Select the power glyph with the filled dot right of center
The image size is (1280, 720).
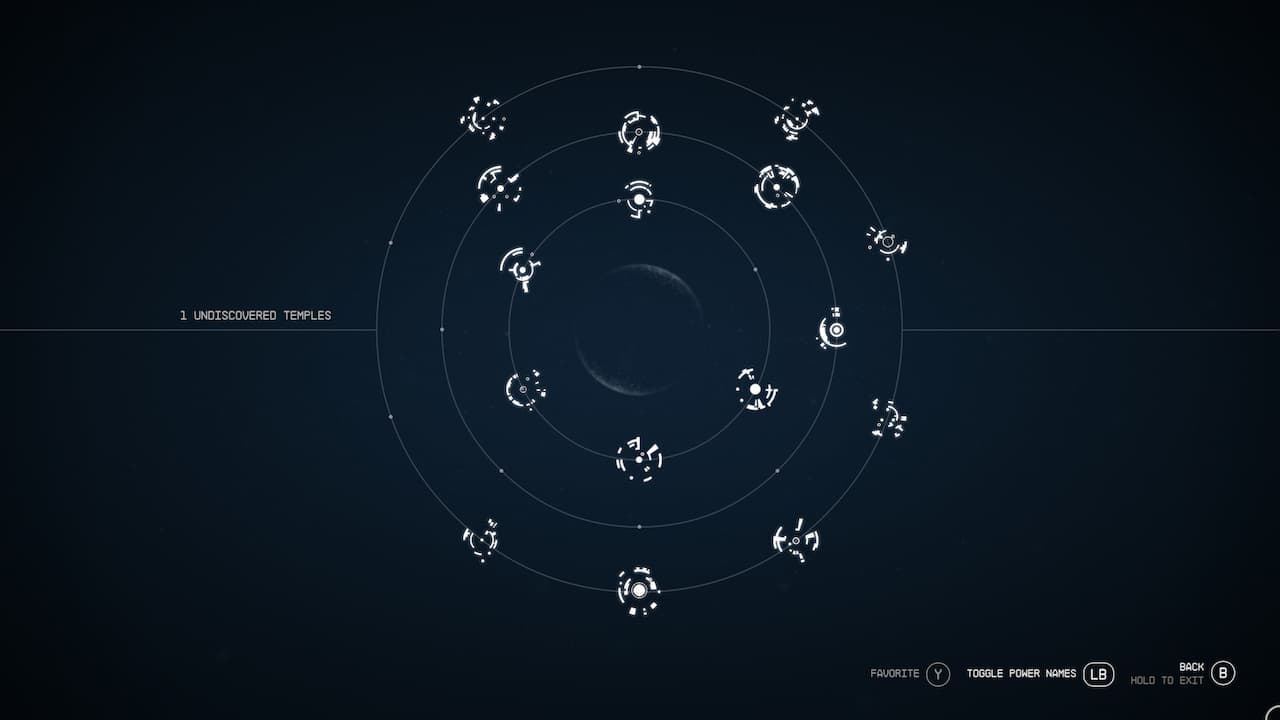tap(755, 390)
